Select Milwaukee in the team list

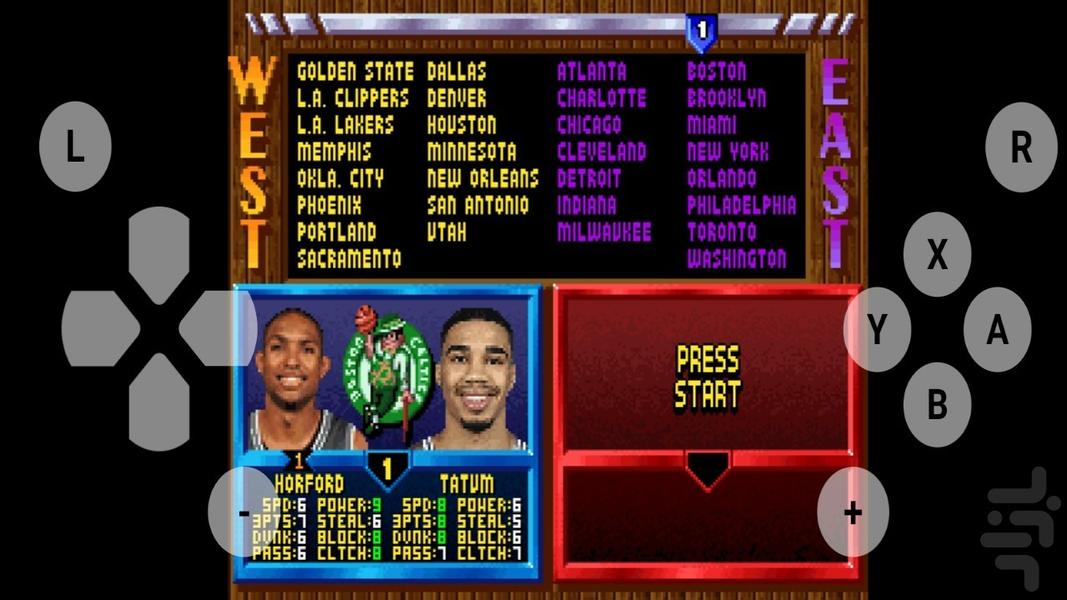point(603,233)
